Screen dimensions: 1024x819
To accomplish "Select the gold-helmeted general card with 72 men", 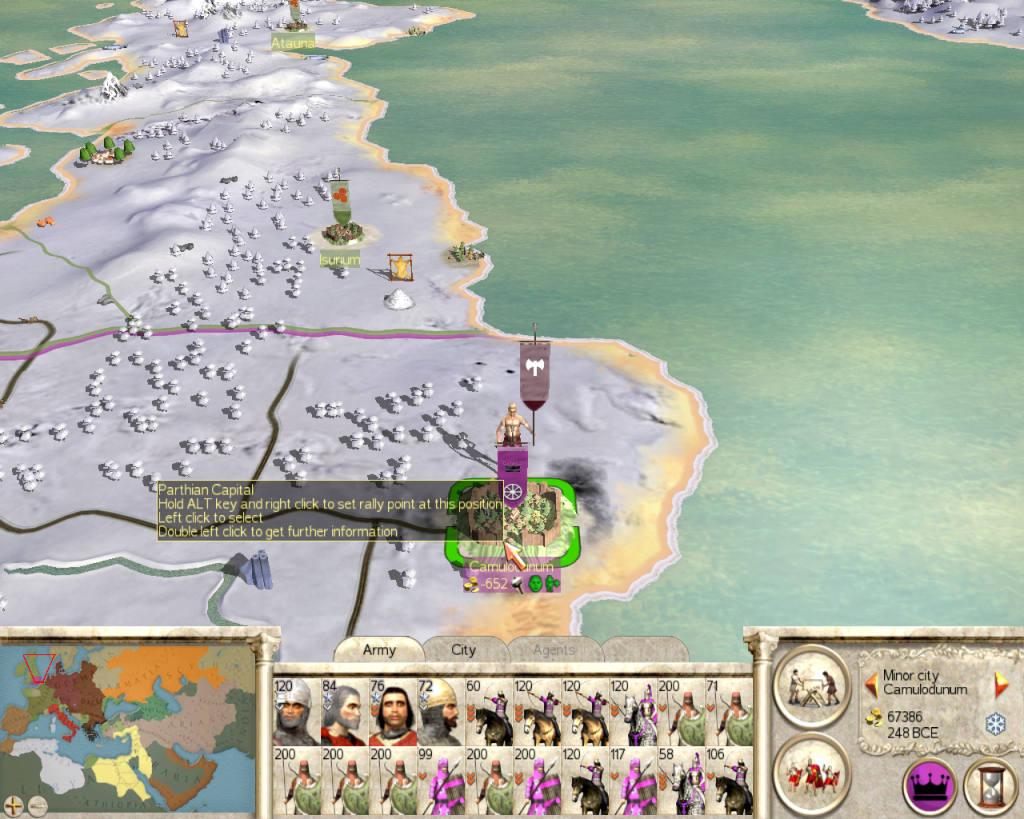I will [x=440, y=713].
